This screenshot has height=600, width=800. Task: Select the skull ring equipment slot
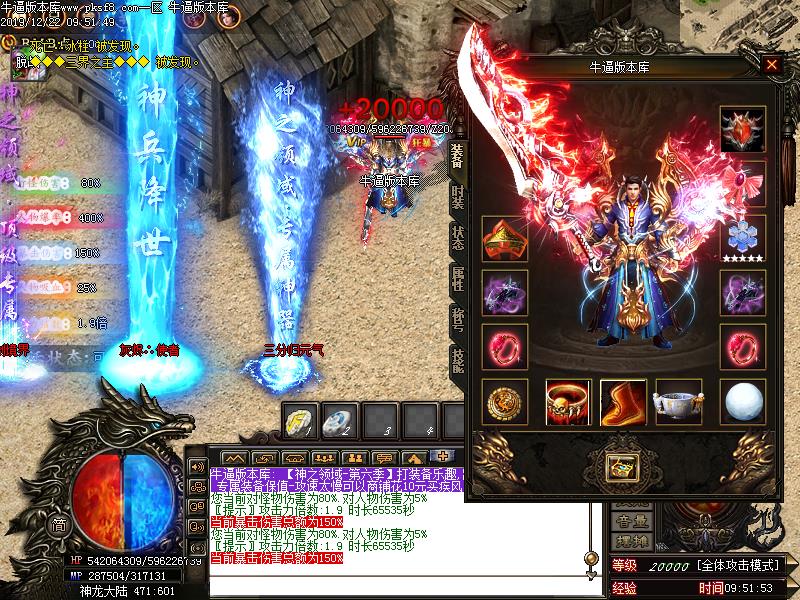click(567, 402)
